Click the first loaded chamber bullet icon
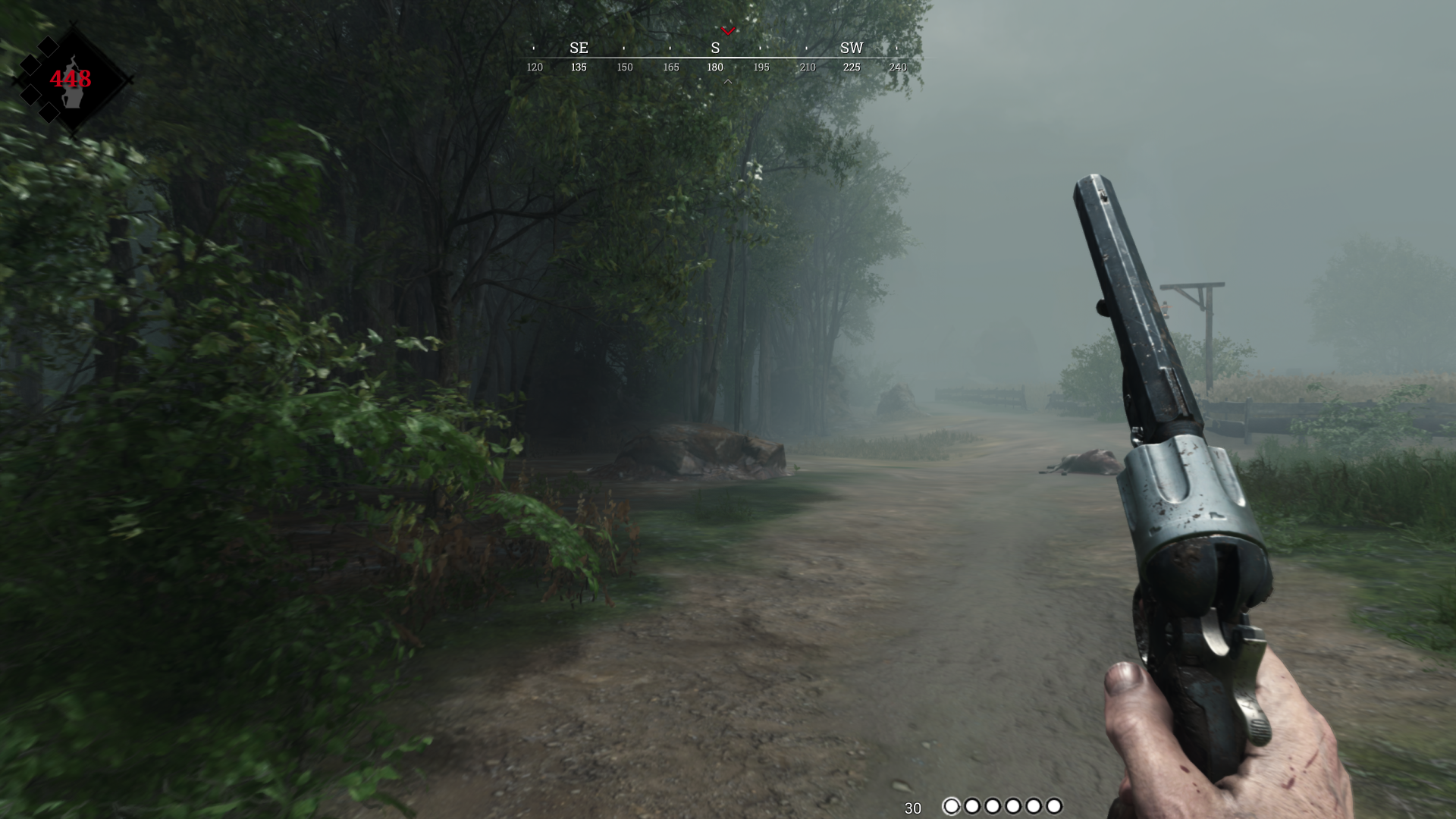The height and width of the screenshot is (819, 1456). (952, 806)
